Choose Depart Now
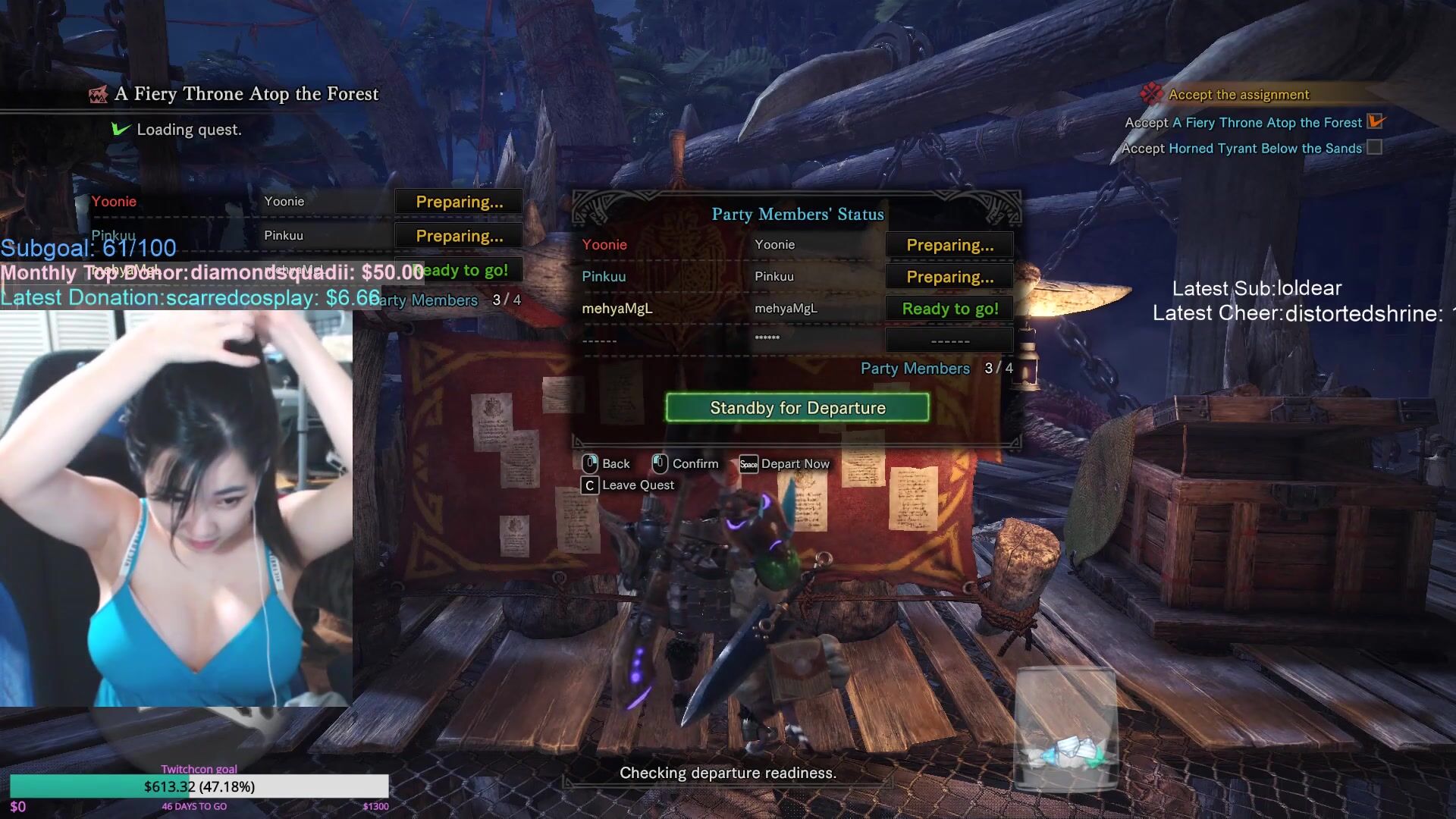This screenshot has width=1456, height=819. coord(786,463)
